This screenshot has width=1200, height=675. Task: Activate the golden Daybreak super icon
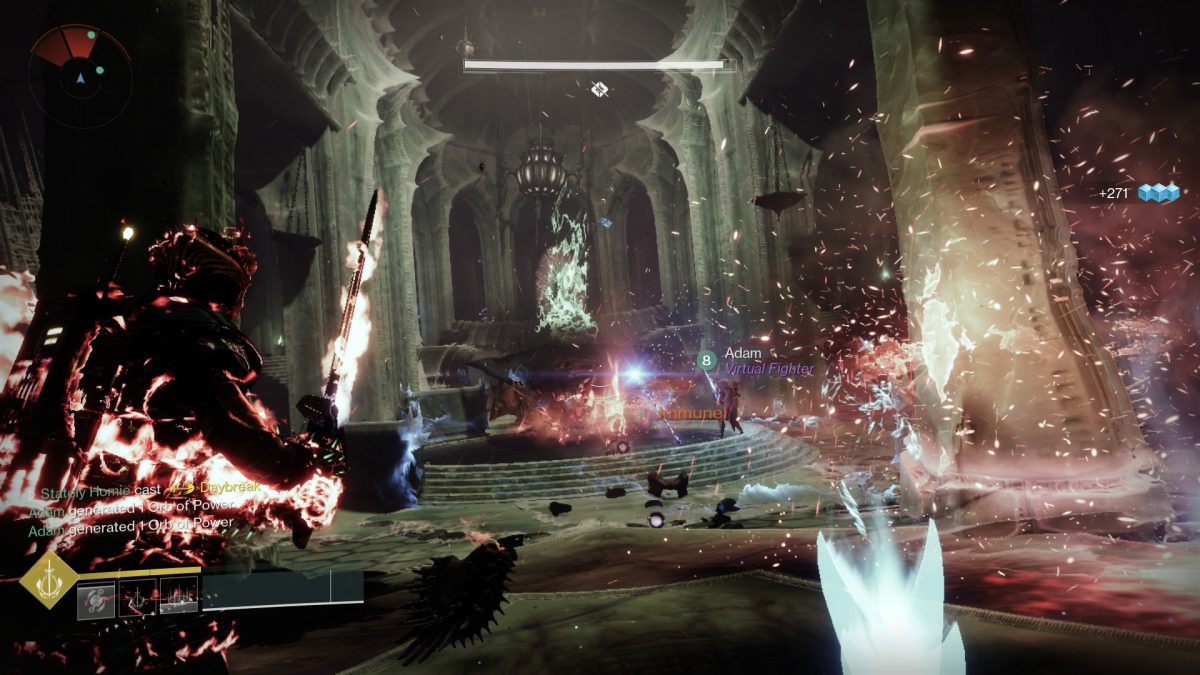pyautogui.click(x=48, y=579)
